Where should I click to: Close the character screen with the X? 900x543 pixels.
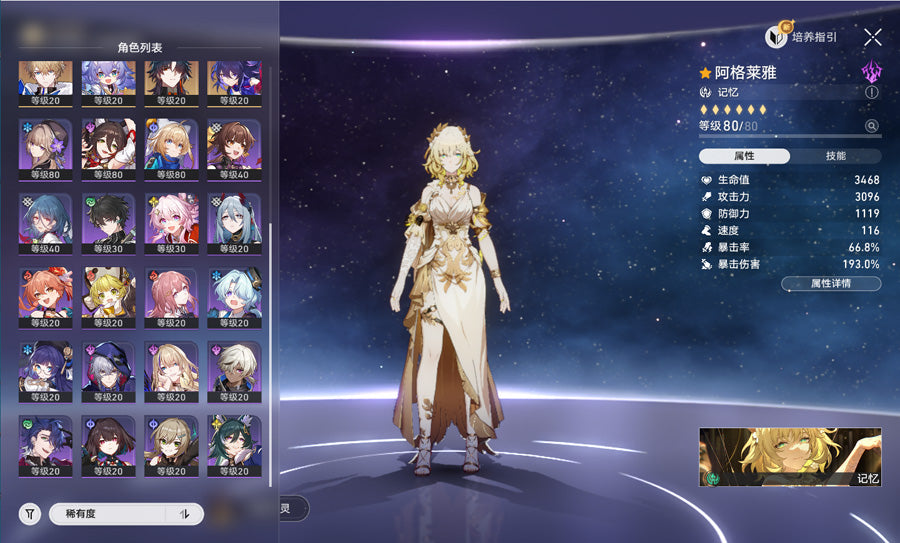pos(873,38)
